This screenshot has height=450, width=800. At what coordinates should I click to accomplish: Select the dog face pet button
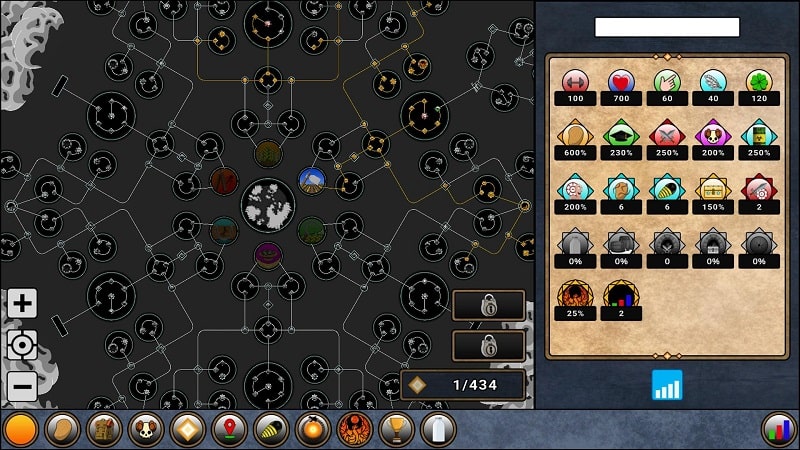[146, 430]
